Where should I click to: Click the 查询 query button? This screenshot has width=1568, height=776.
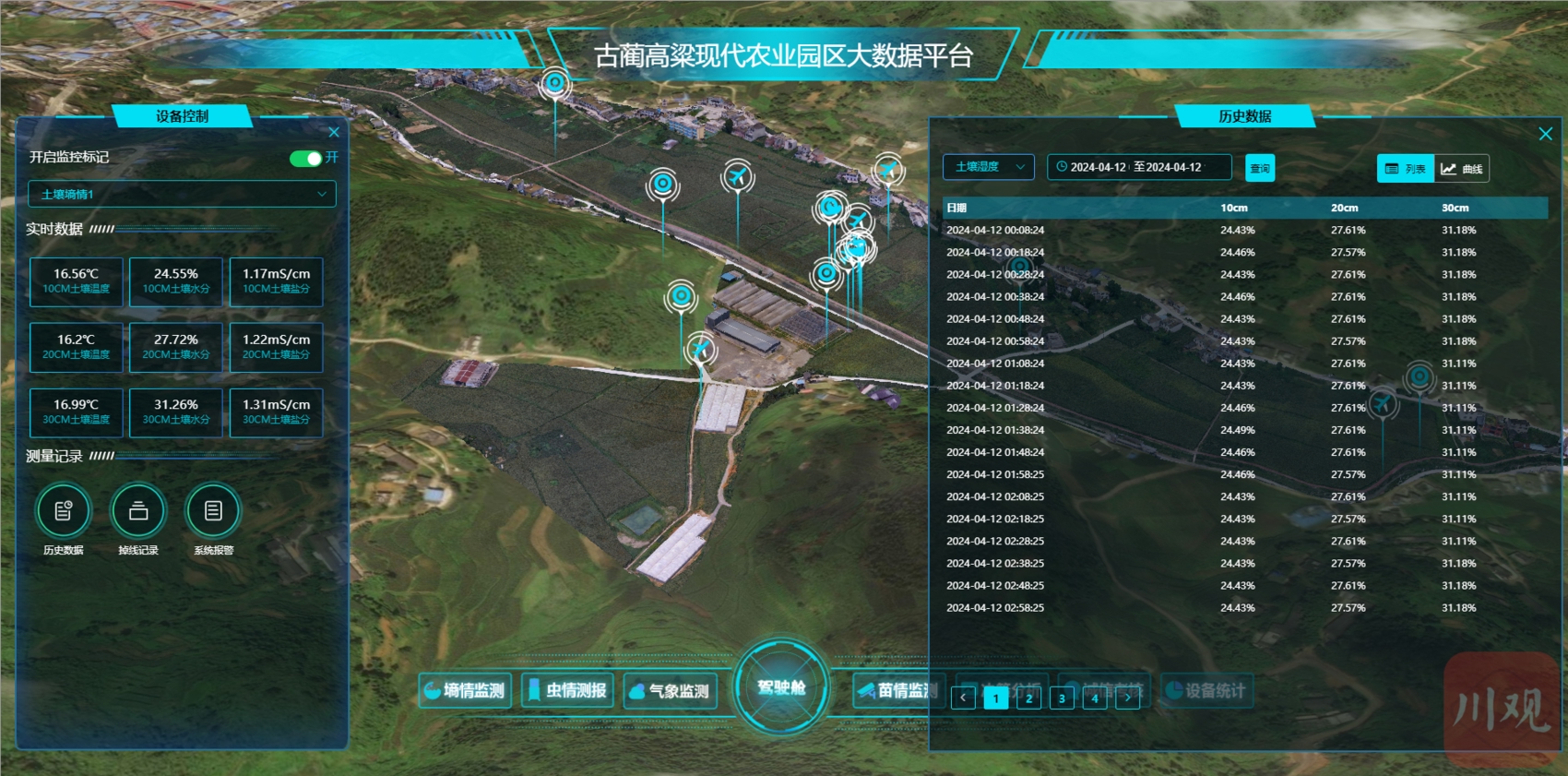point(1260,168)
